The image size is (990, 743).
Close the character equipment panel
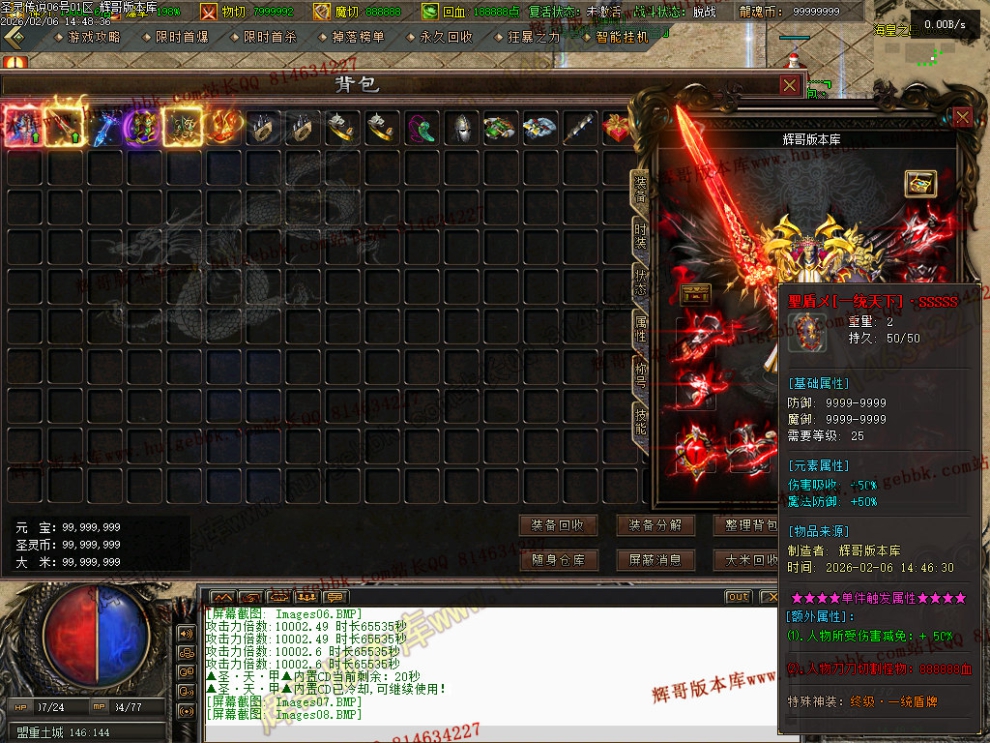(x=962, y=117)
